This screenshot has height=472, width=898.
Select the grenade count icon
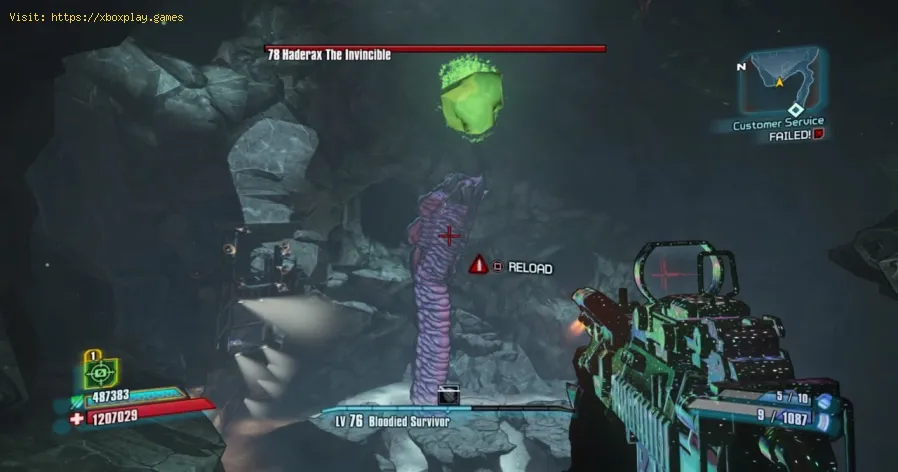pyautogui.click(x=823, y=401)
